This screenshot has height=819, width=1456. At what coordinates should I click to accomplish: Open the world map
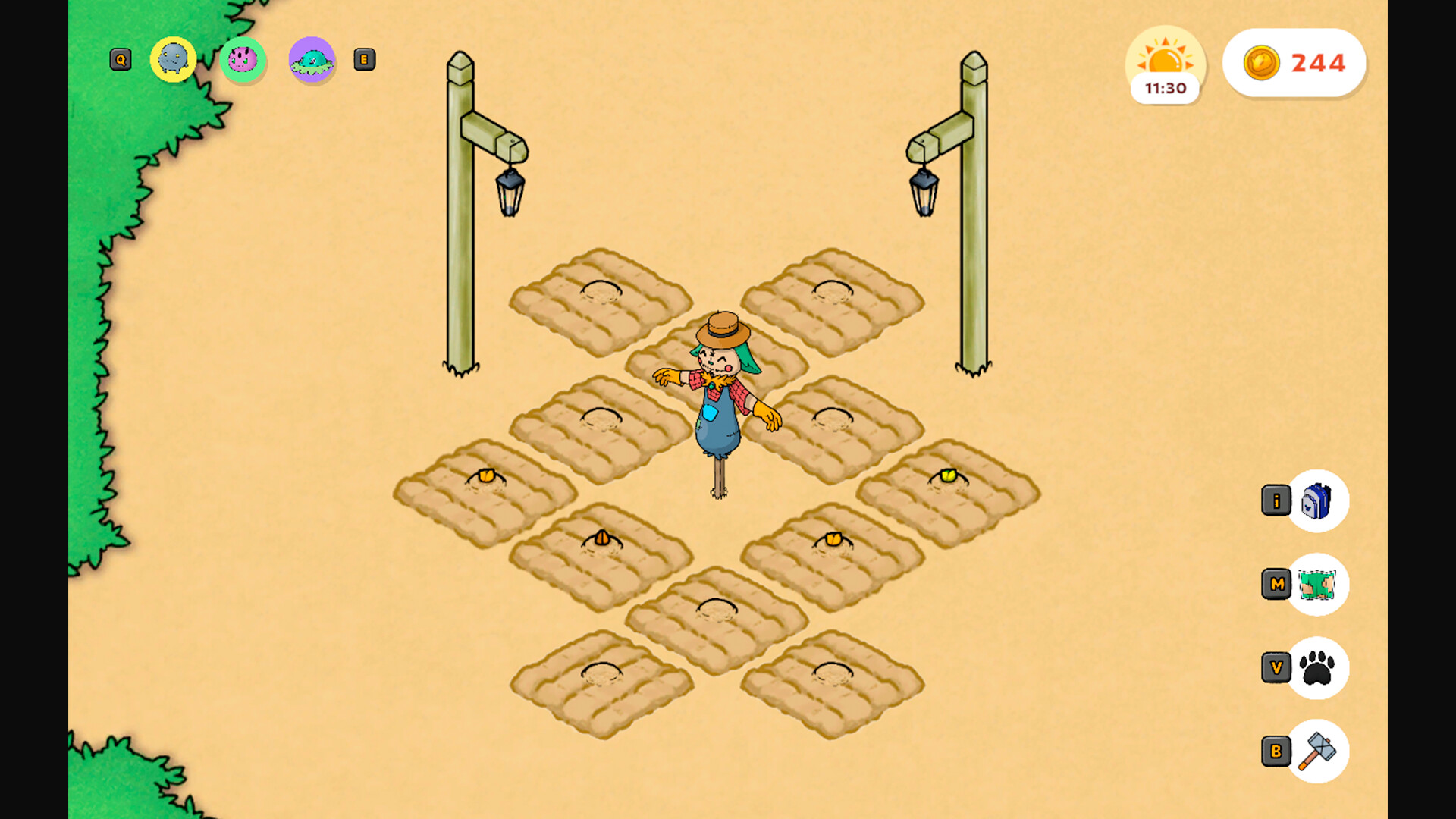pos(1317,585)
